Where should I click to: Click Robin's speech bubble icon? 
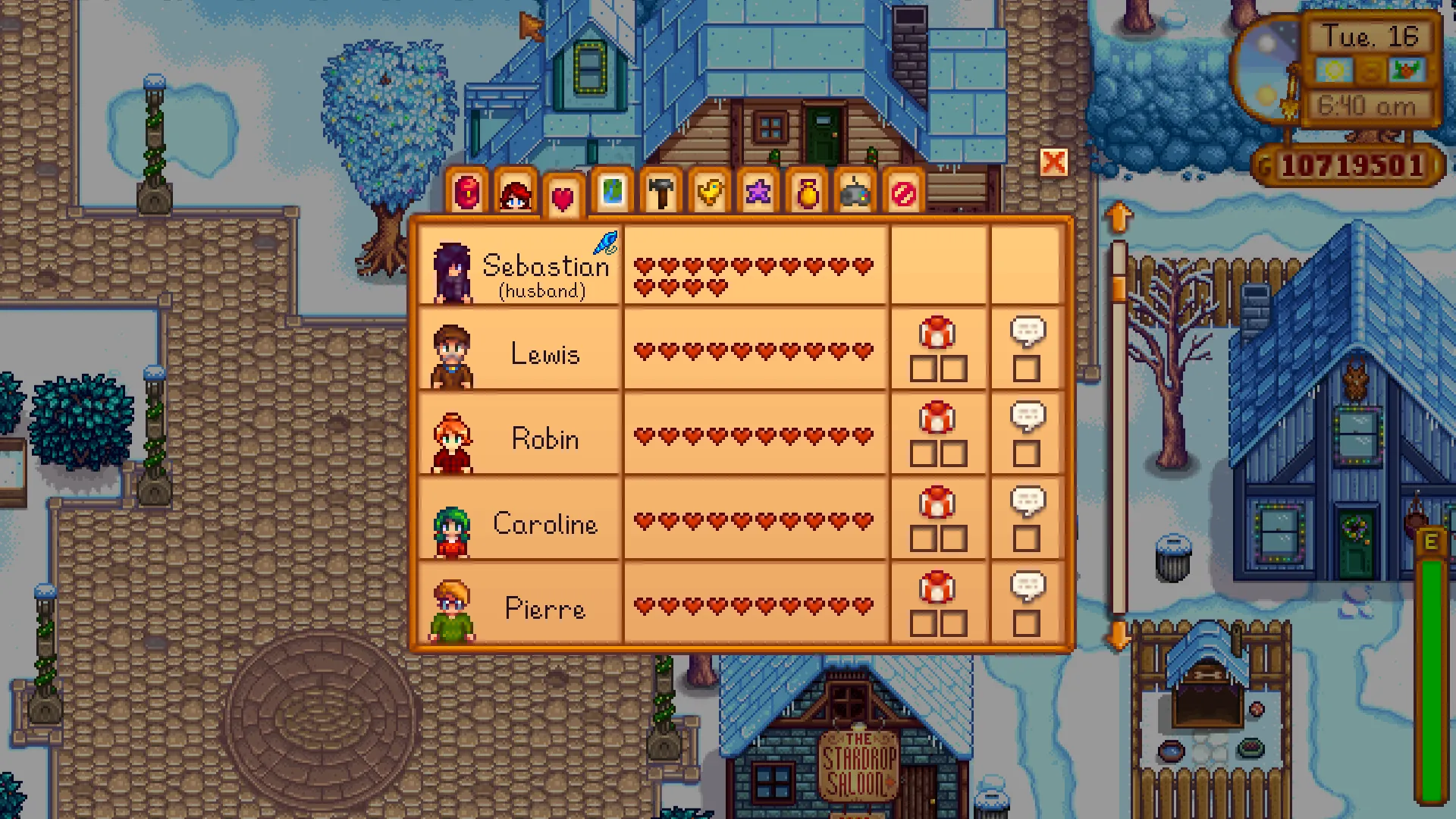click(x=1027, y=416)
